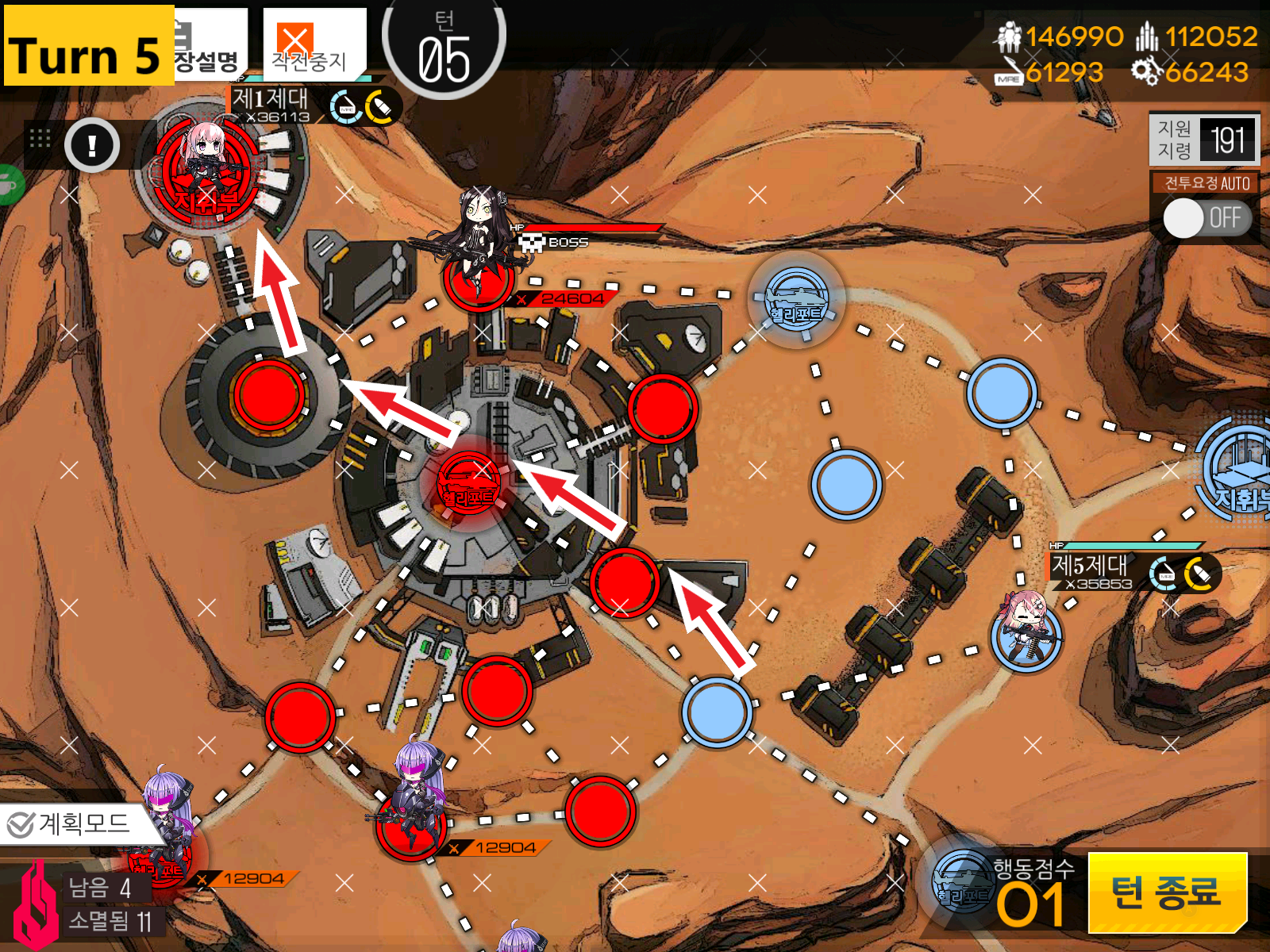This screenshot has height=952, width=1270.
Task: Click the ammunition resource icon showing 112052
Action: pos(1145,35)
